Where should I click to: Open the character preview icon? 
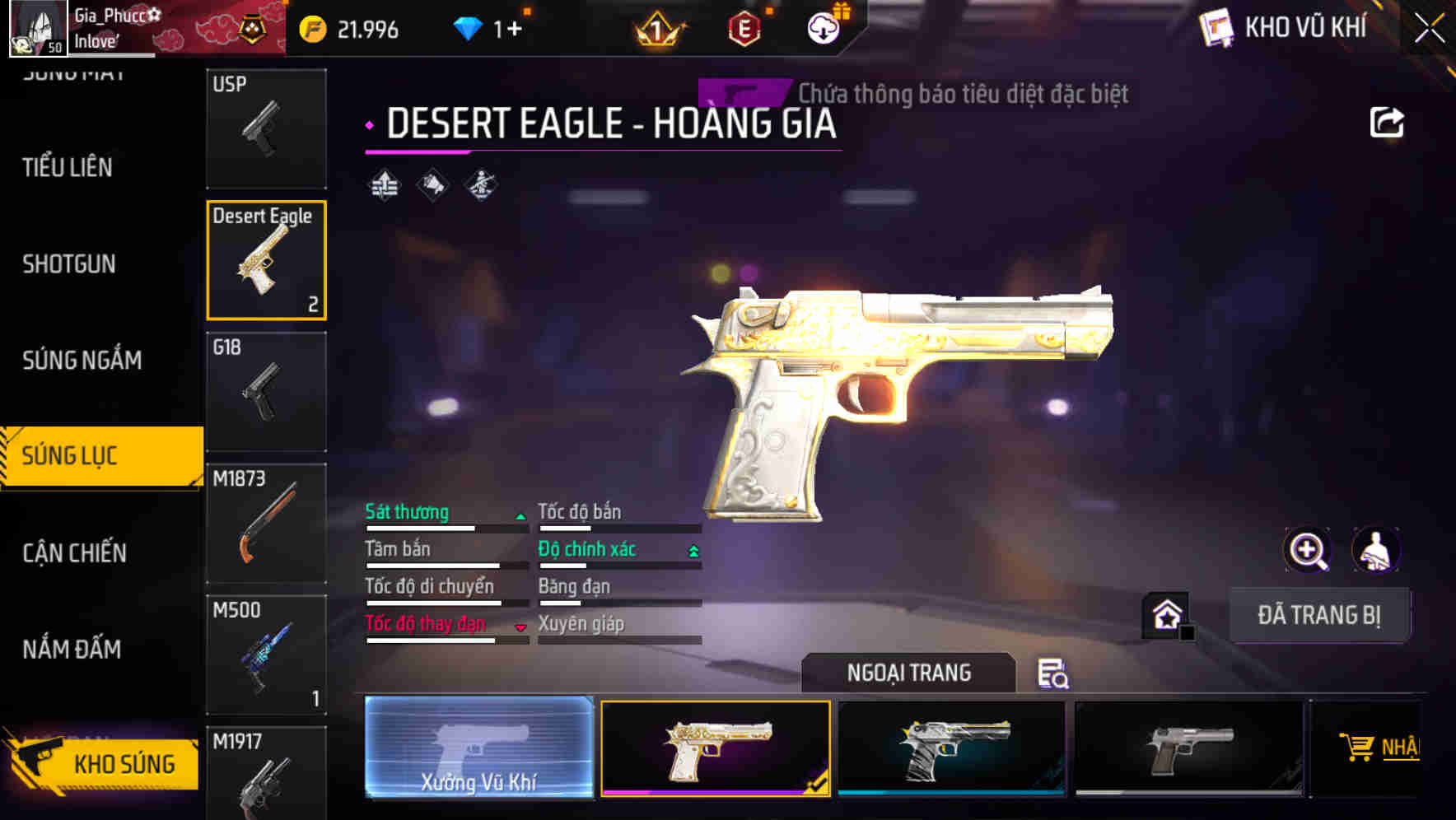tap(1374, 550)
